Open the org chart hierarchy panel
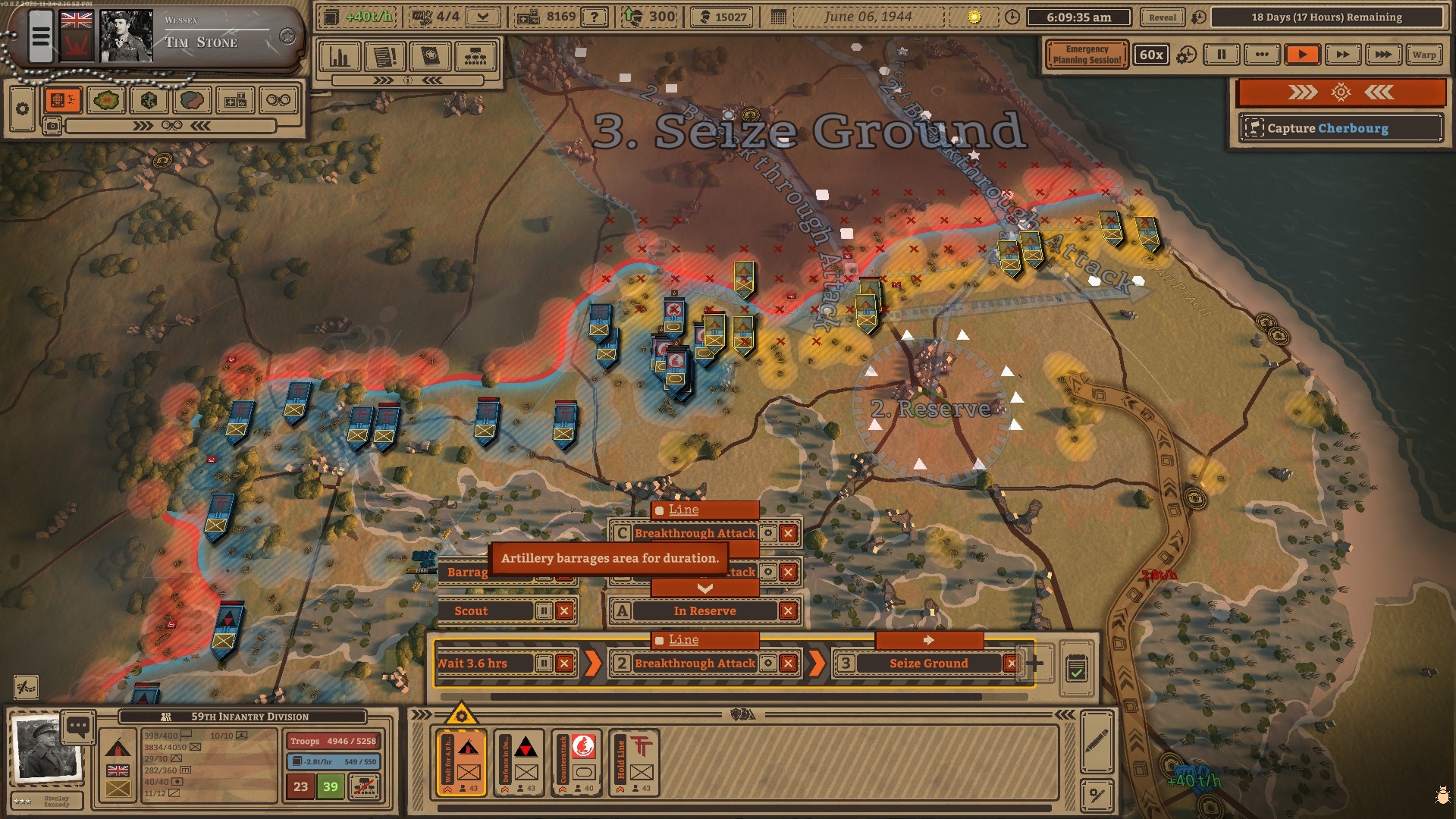Image resolution: width=1456 pixels, height=819 pixels. point(475,57)
